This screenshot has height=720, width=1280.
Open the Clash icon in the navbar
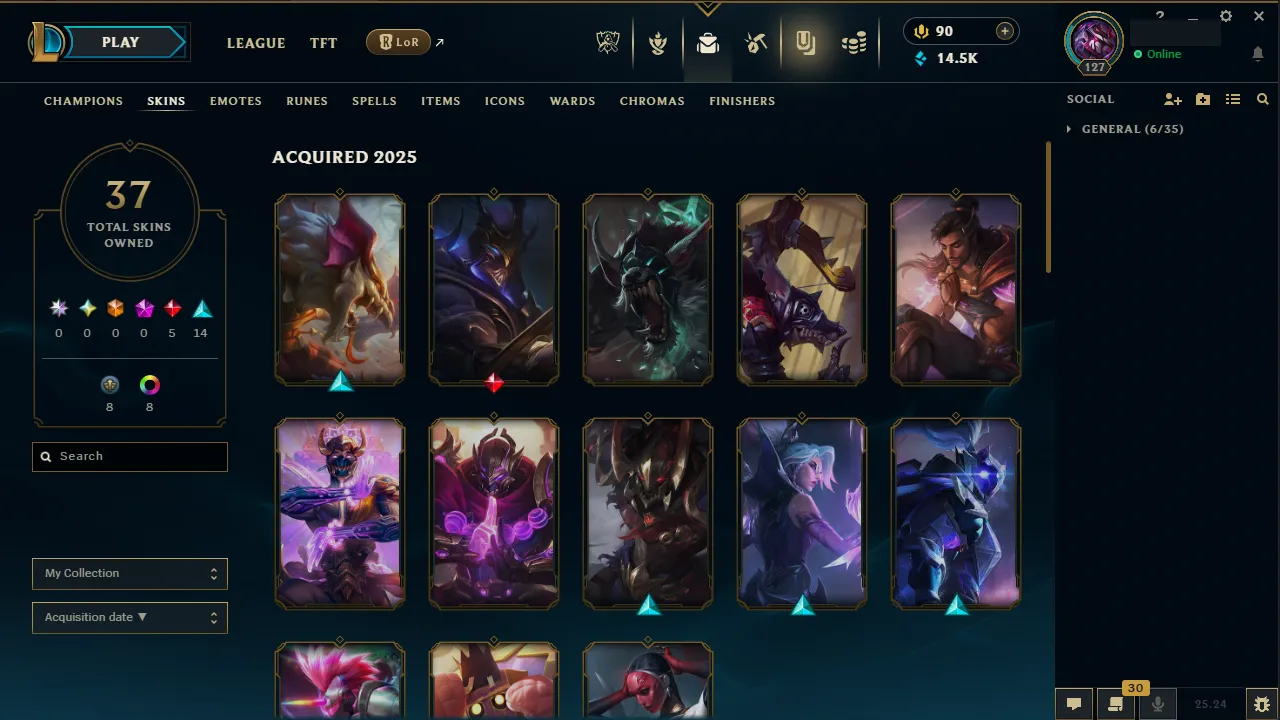pyautogui.click(x=658, y=42)
